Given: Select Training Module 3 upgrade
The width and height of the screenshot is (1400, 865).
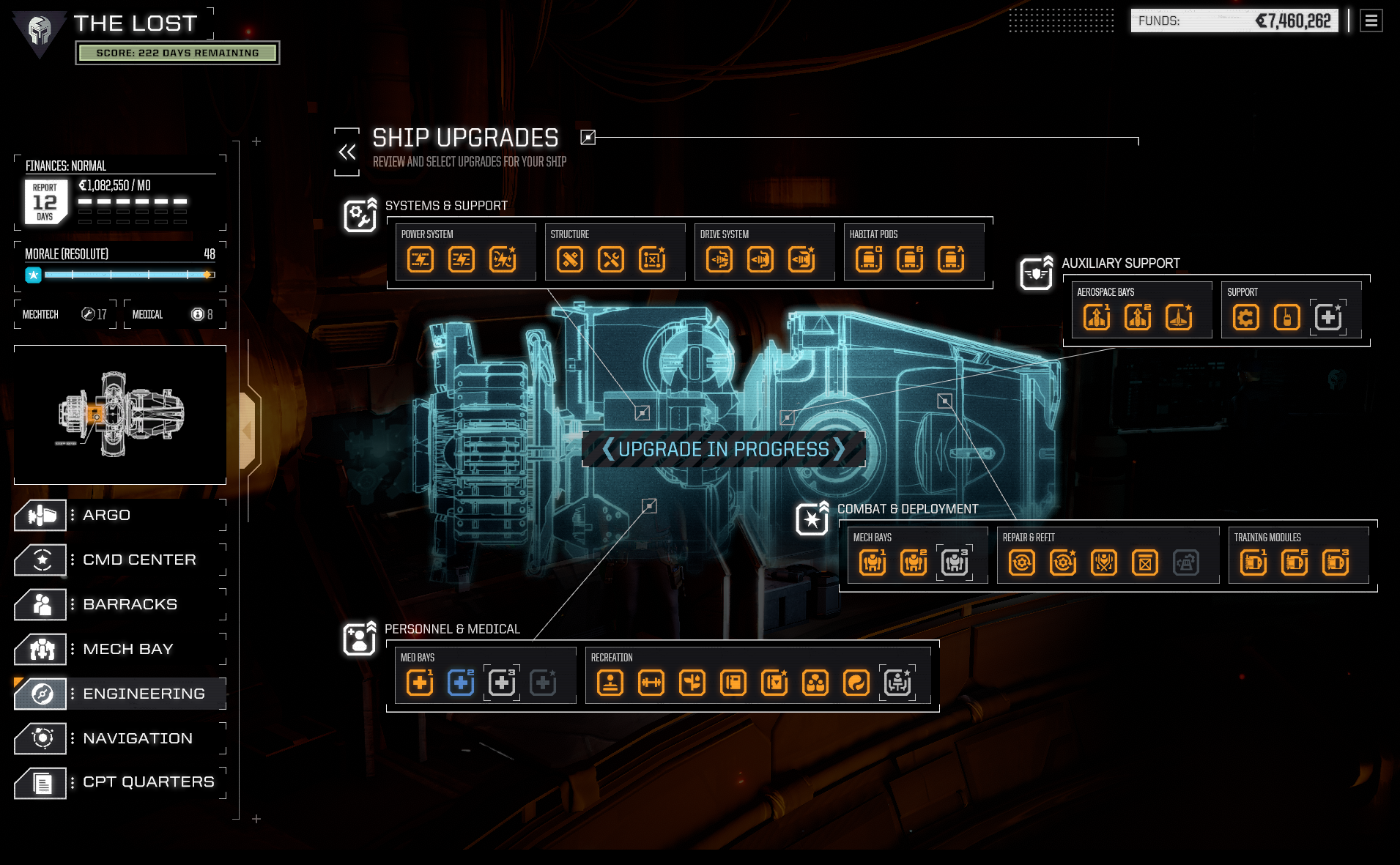Looking at the screenshot, I should point(1337,563).
